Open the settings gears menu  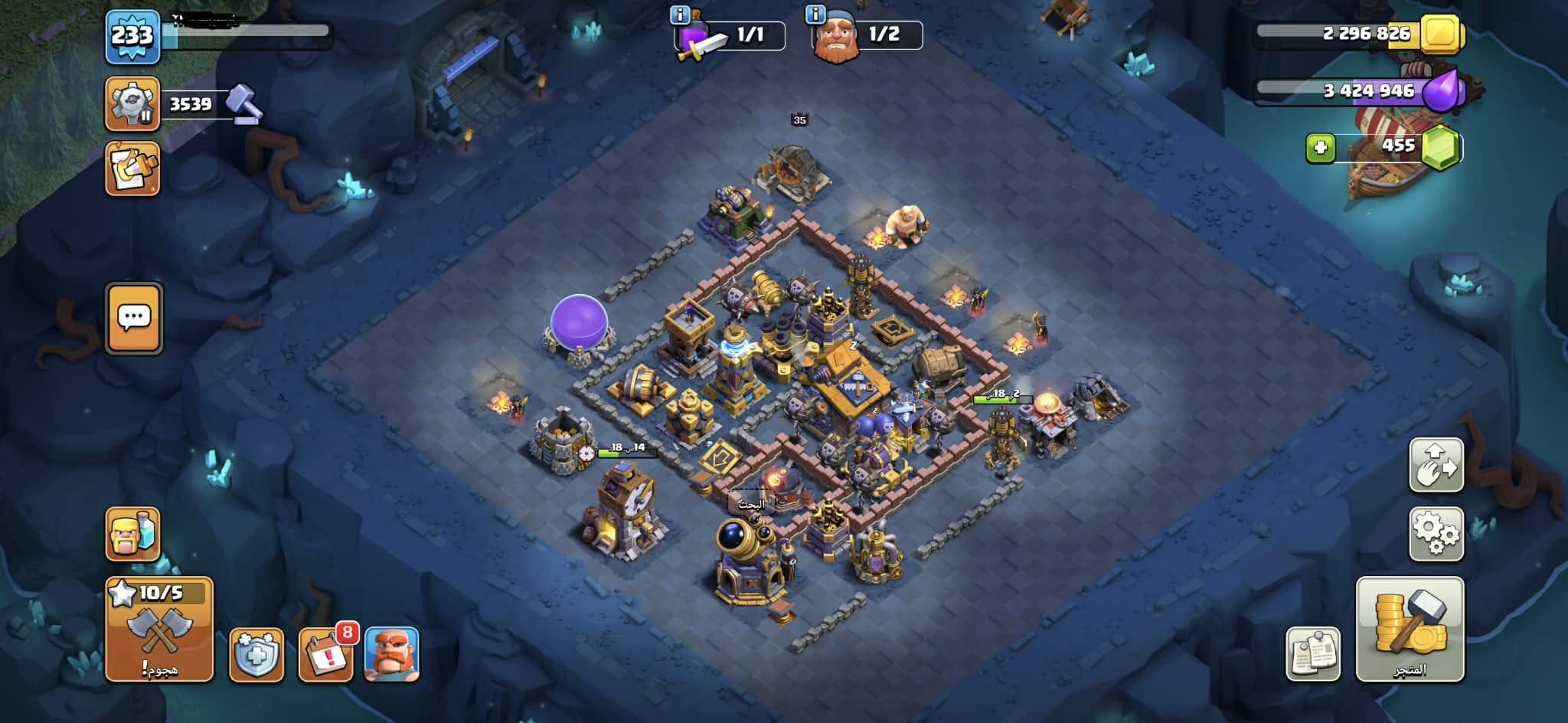(x=1436, y=534)
